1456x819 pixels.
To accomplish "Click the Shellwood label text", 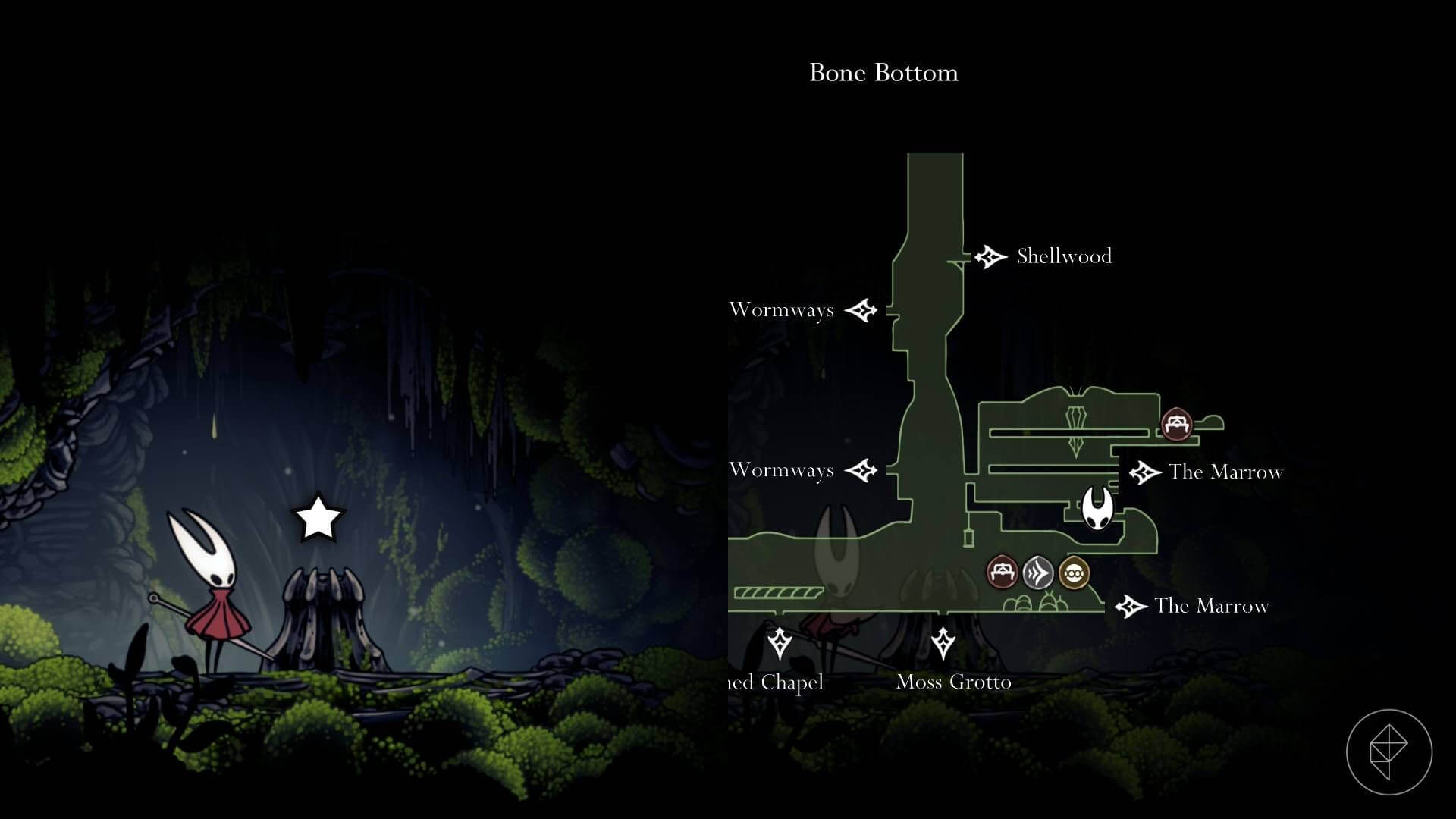I will [1063, 256].
